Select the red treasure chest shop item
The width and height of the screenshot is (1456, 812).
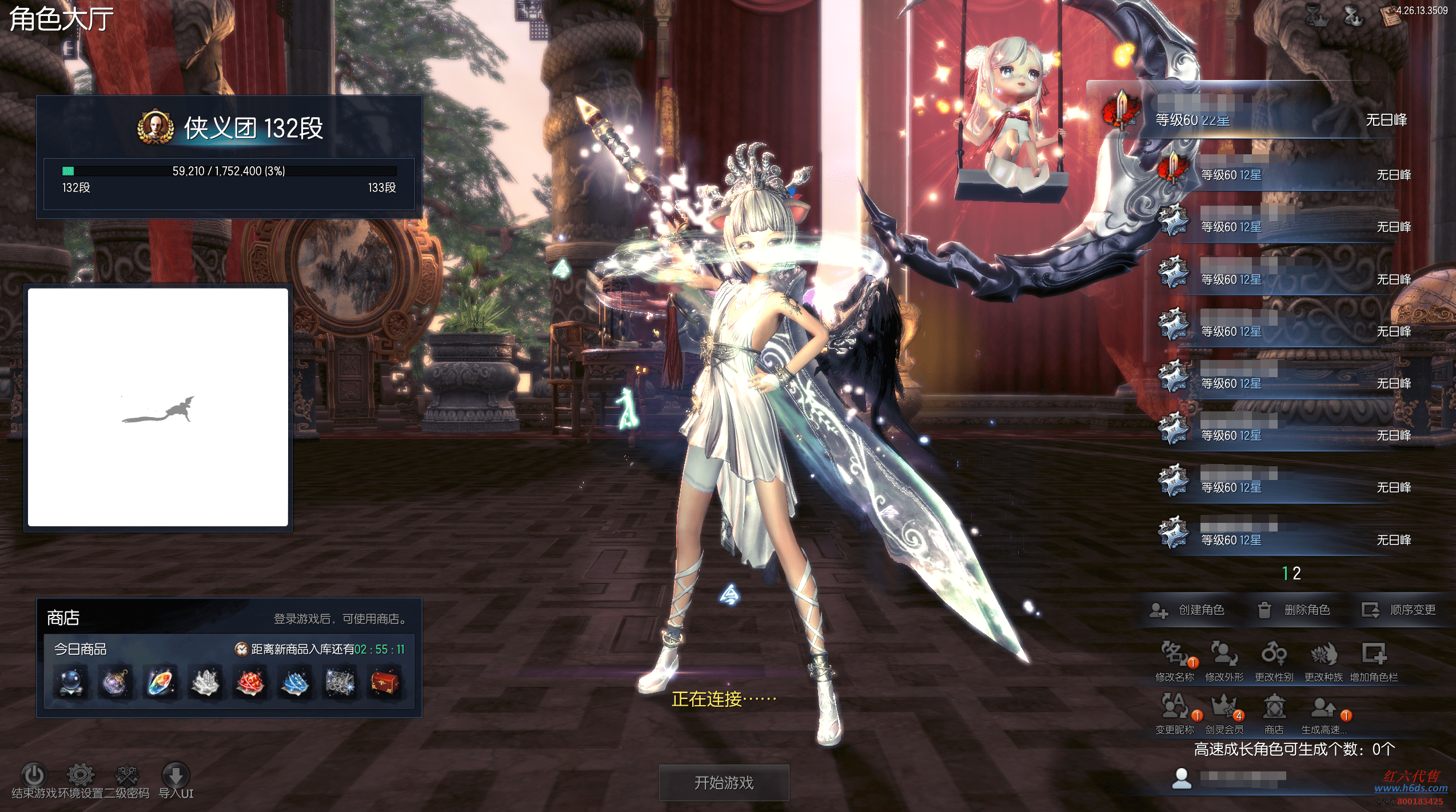(385, 682)
